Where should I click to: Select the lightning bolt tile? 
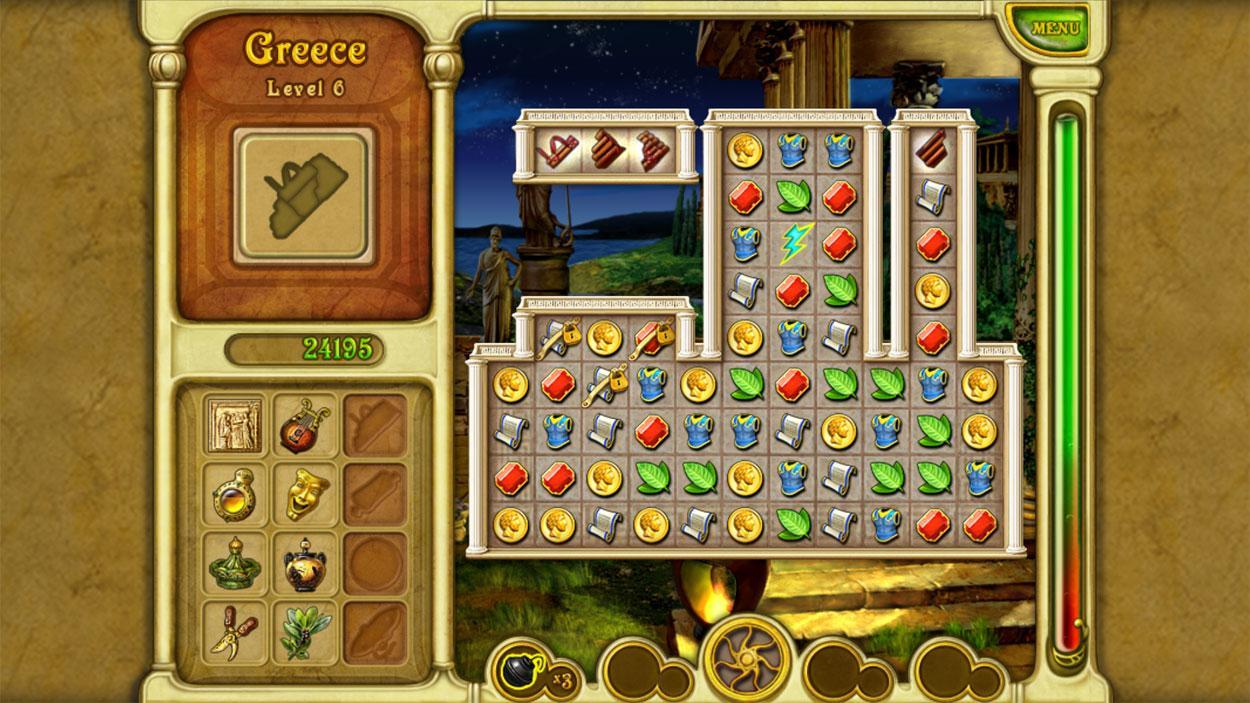(x=794, y=243)
